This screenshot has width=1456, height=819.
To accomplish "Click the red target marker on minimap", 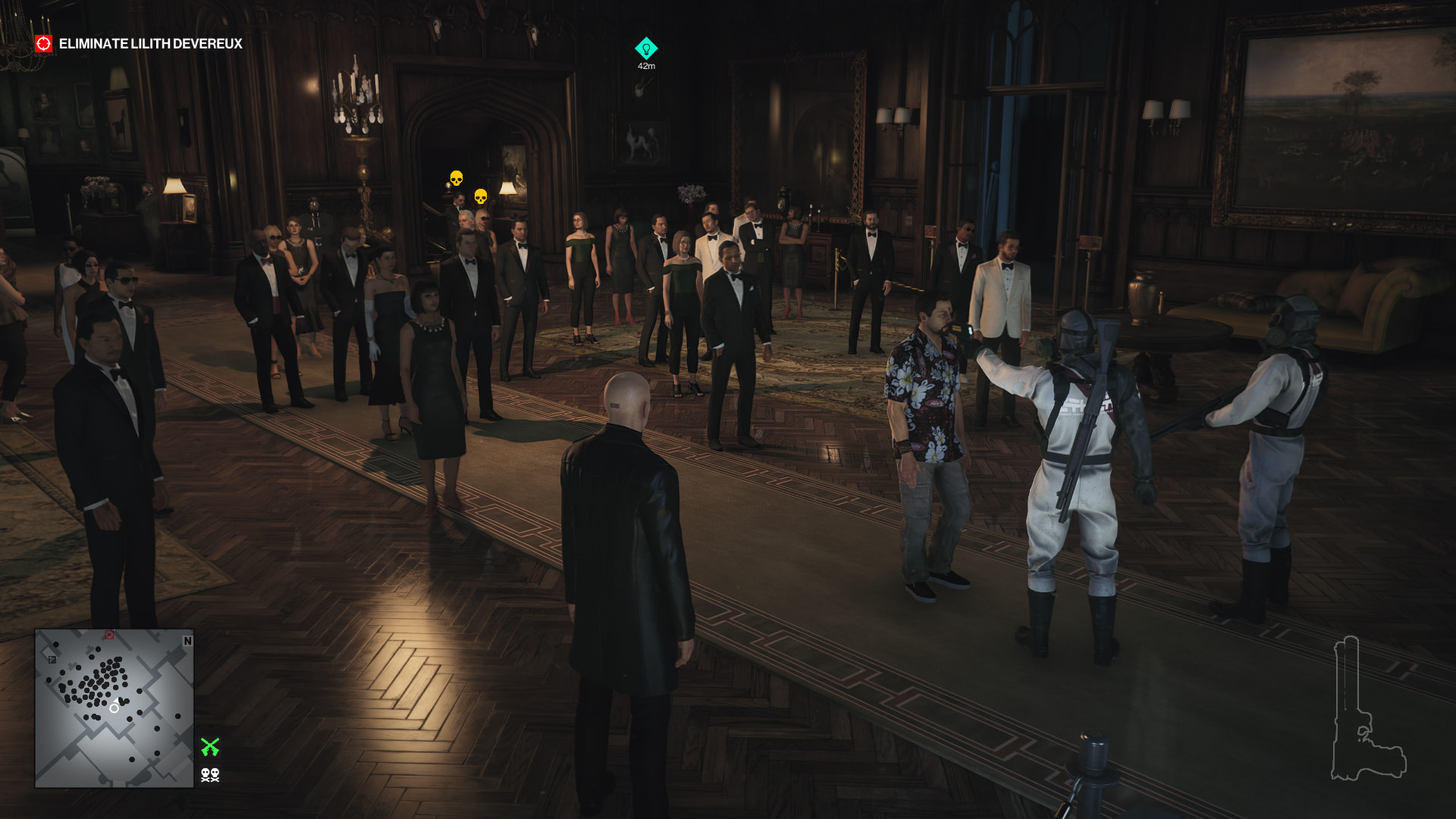I will click(x=109, y=635).
